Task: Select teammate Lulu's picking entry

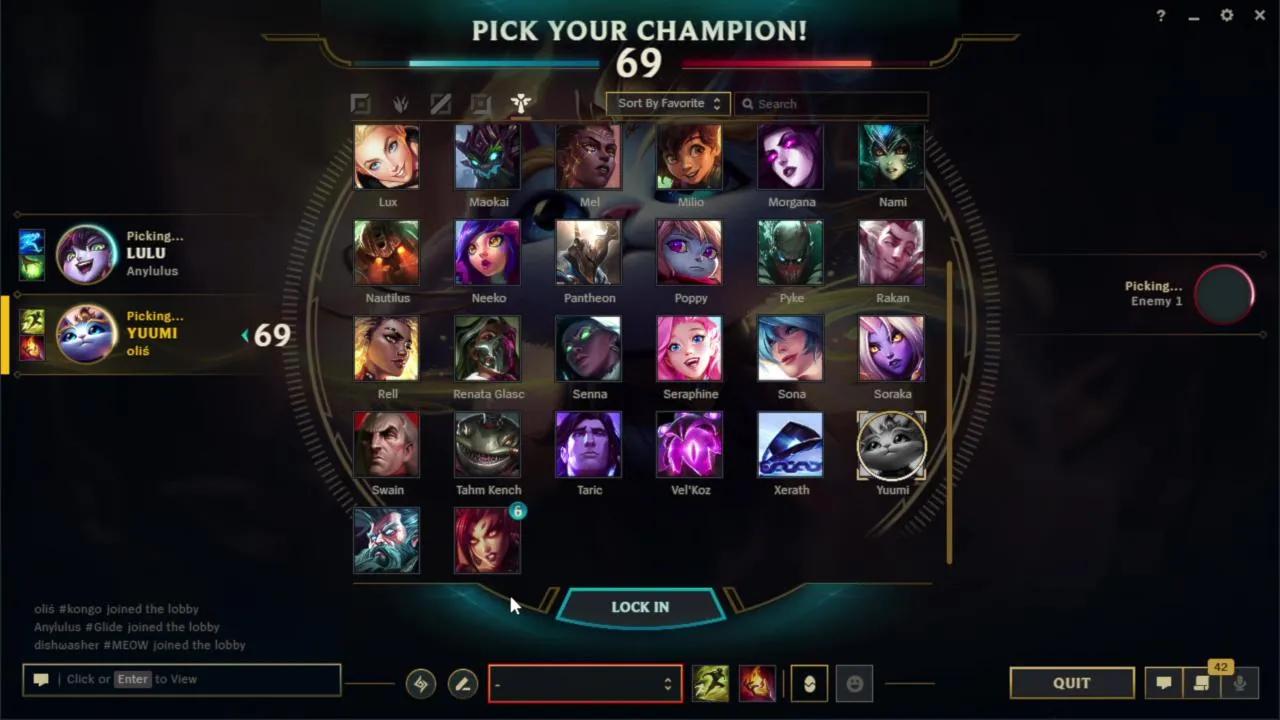Action: [110, 253]
